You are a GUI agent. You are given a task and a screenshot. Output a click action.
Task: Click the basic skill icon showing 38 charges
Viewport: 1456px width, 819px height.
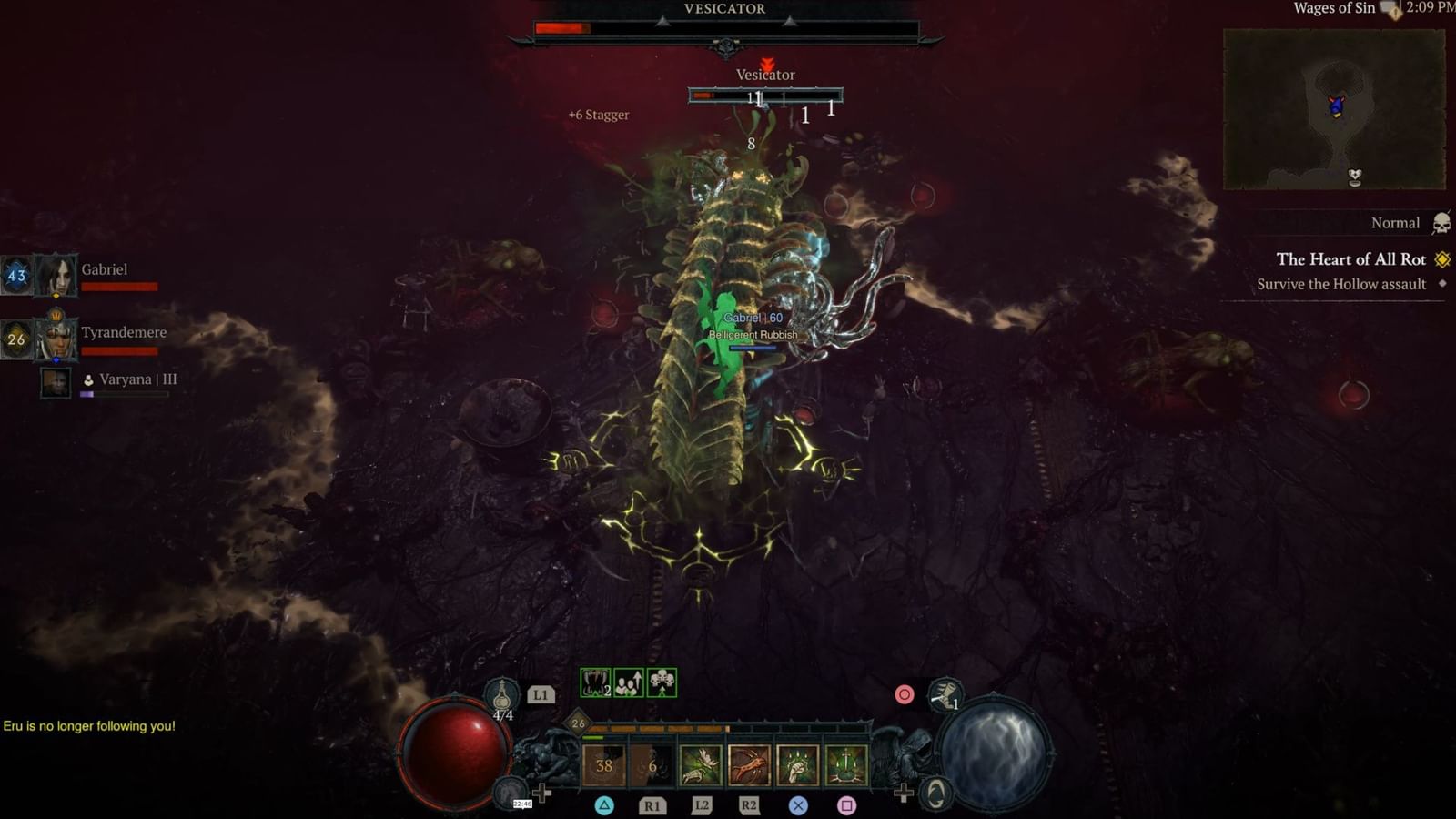pyautogui.click(x=603, y=765)
